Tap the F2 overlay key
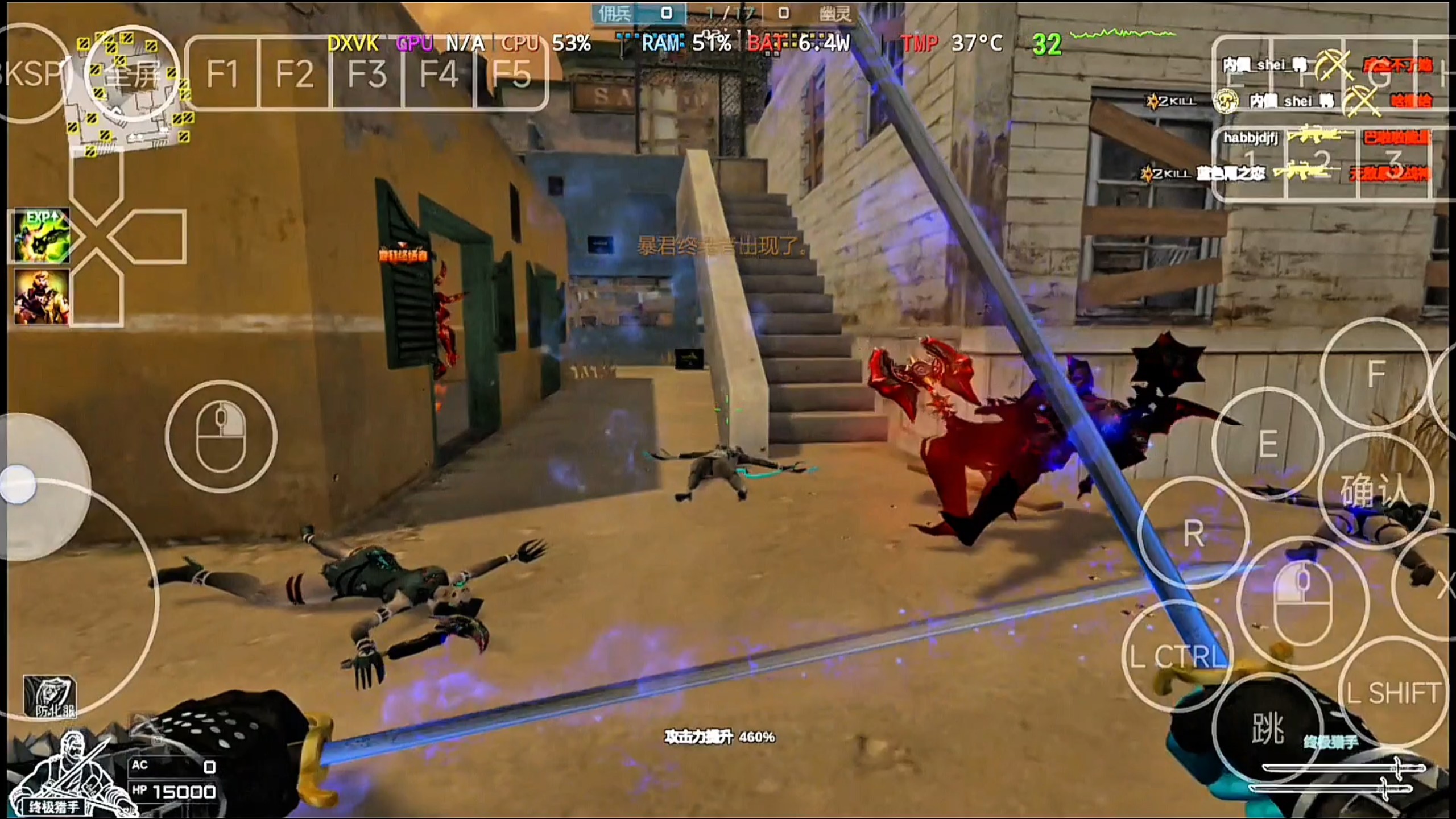Image resolution: width=1456 pixels, height=819 pixels. click(x=294, y=73)
